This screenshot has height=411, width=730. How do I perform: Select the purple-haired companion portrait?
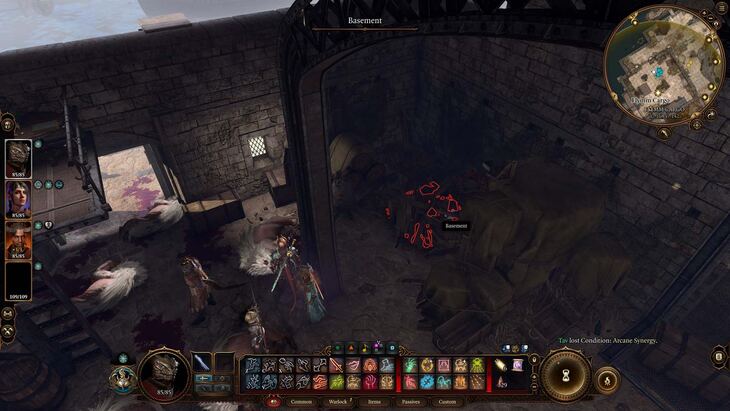tap(18, 198)
